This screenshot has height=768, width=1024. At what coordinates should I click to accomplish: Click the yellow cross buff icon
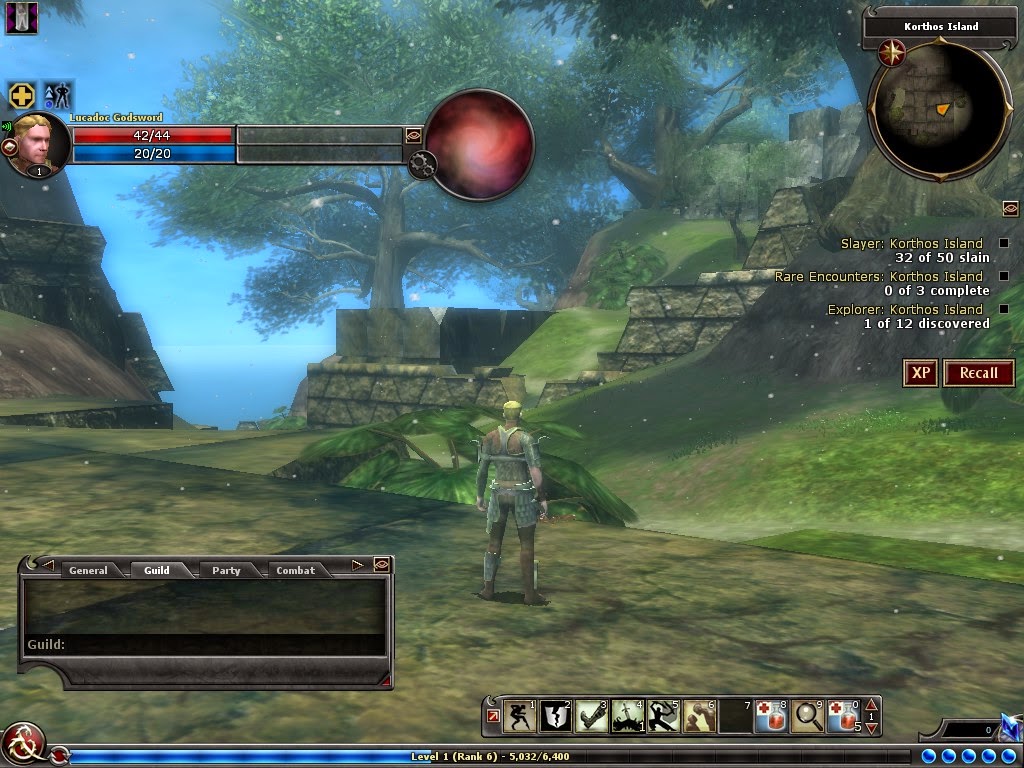tap(22, 96)
